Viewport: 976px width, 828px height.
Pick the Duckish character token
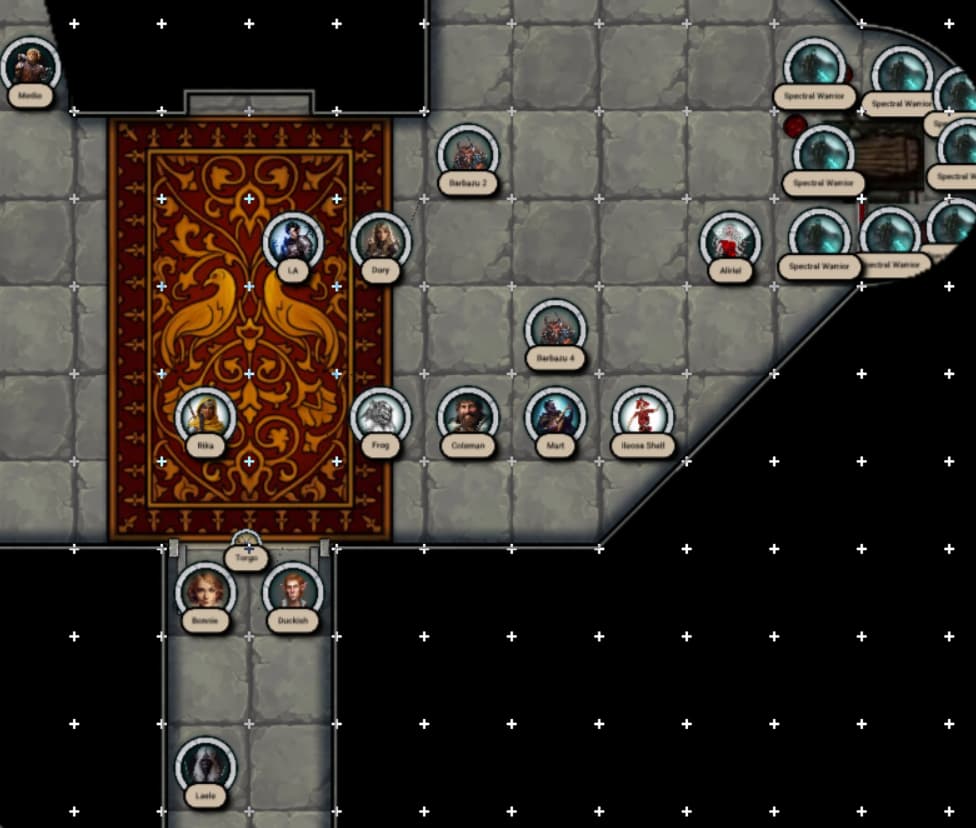click(x=293, y=591)
